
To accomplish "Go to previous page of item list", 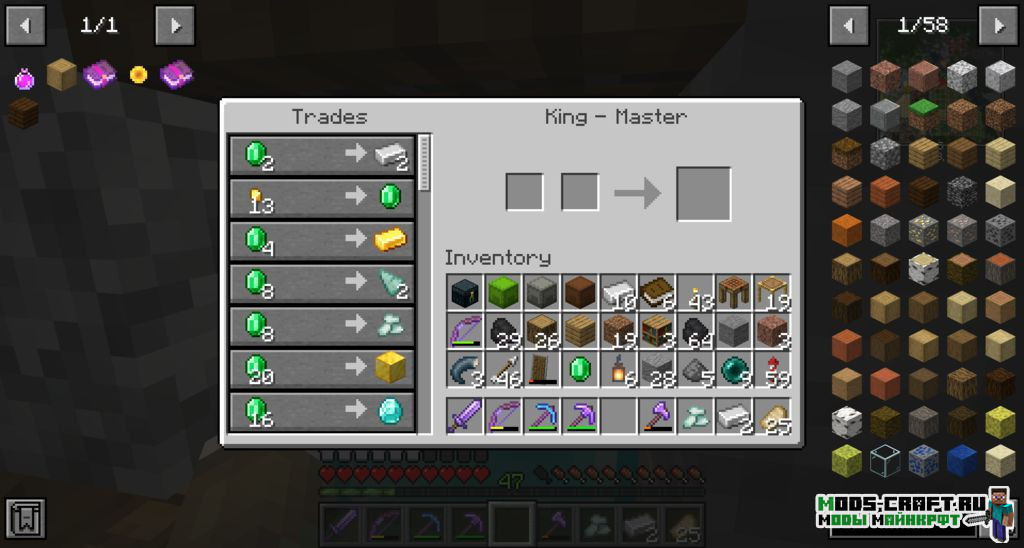I will [x=848, y=25].
